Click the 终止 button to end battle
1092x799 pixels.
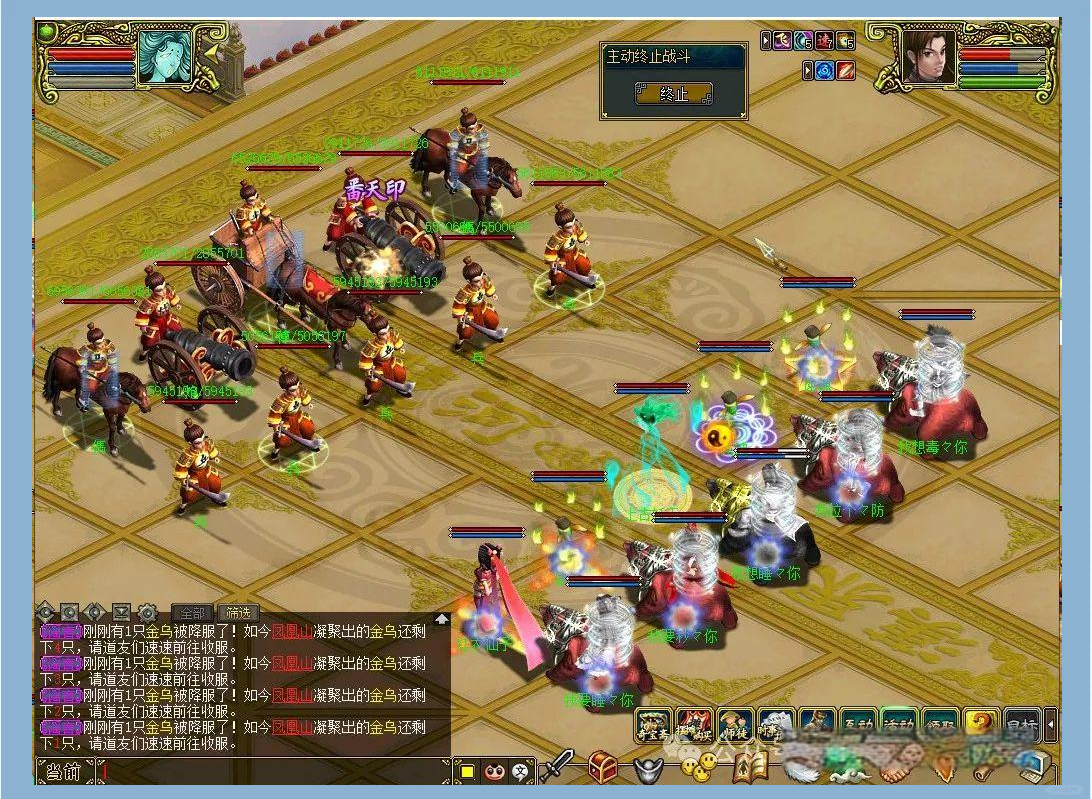click(673, 94)
